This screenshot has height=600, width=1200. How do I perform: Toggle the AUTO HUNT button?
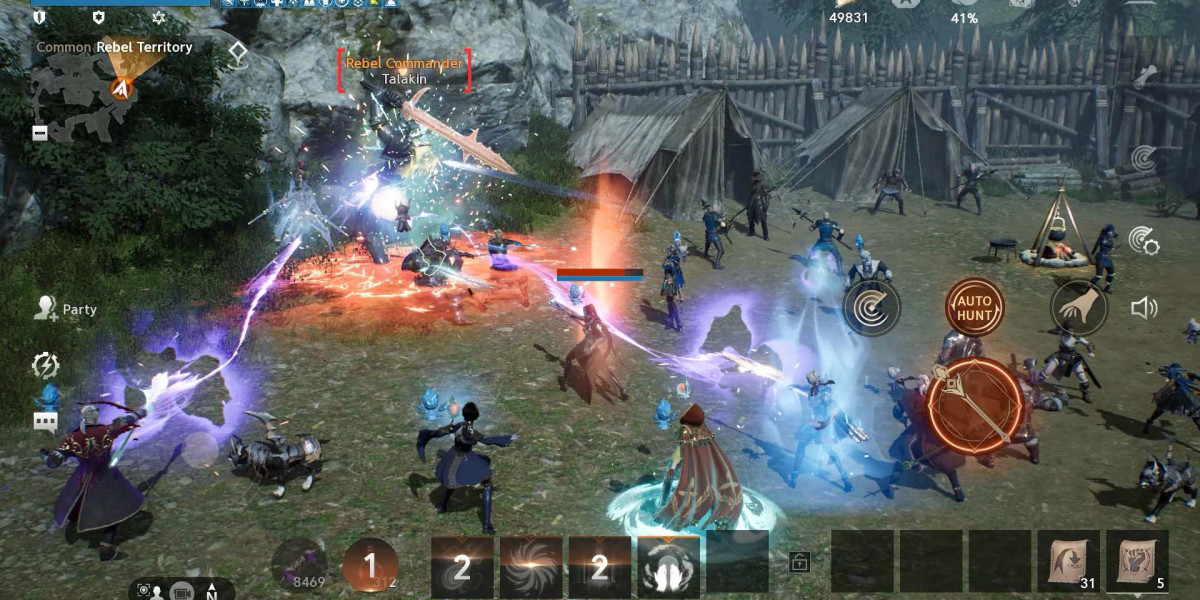974,307
